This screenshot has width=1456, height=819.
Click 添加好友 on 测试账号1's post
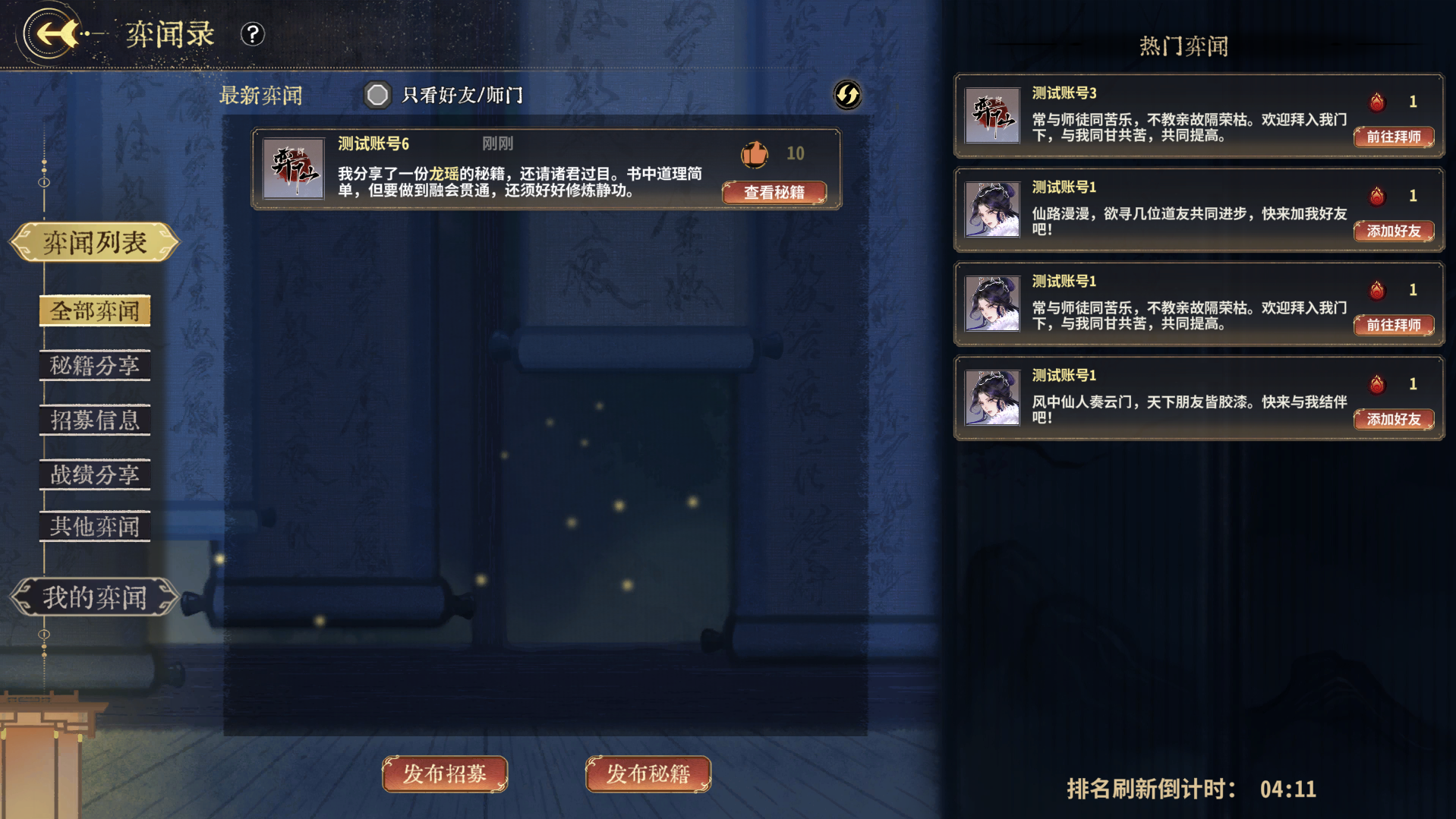pos(1393,232)
